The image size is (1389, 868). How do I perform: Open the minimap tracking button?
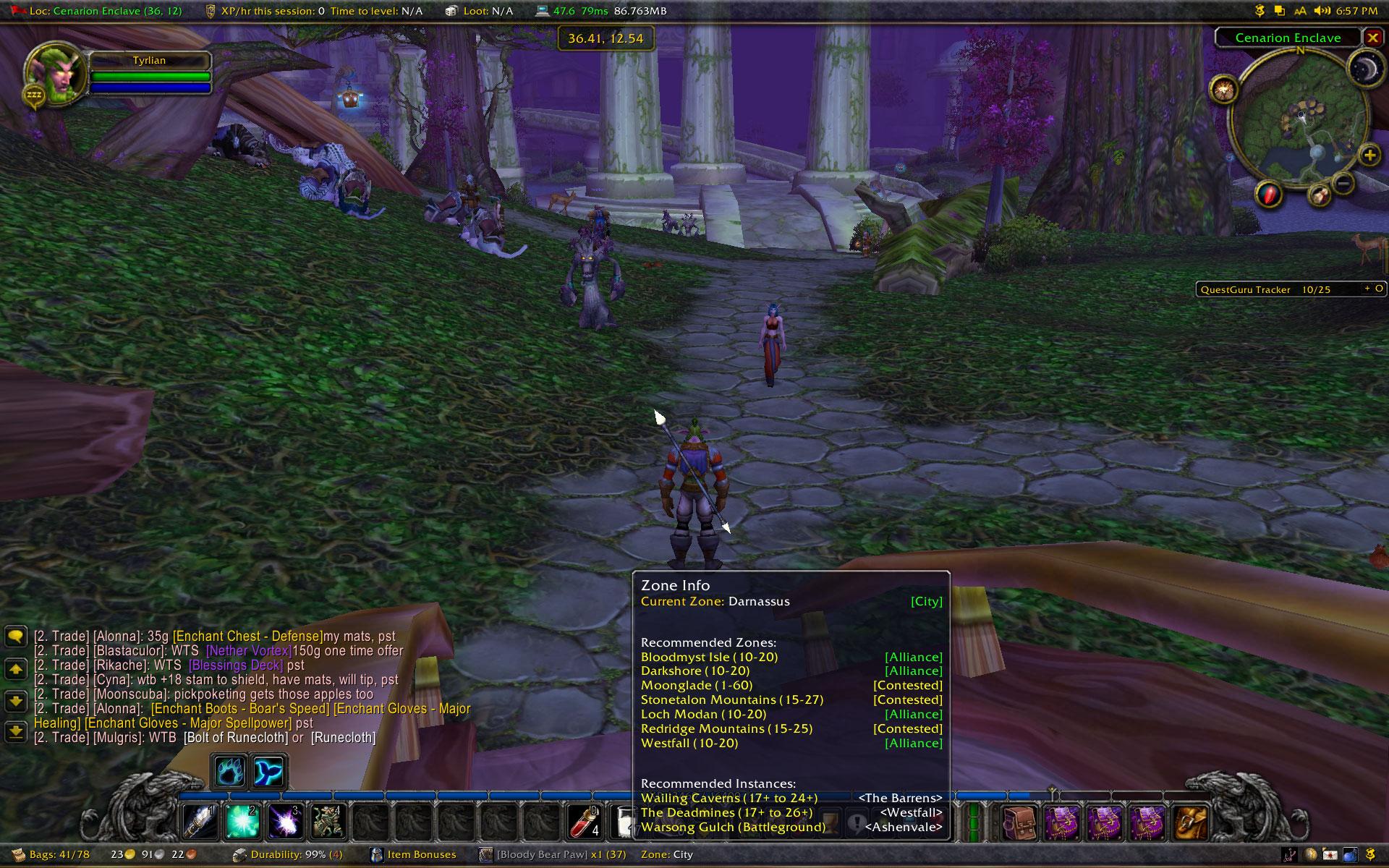[x=1224, y=90]
